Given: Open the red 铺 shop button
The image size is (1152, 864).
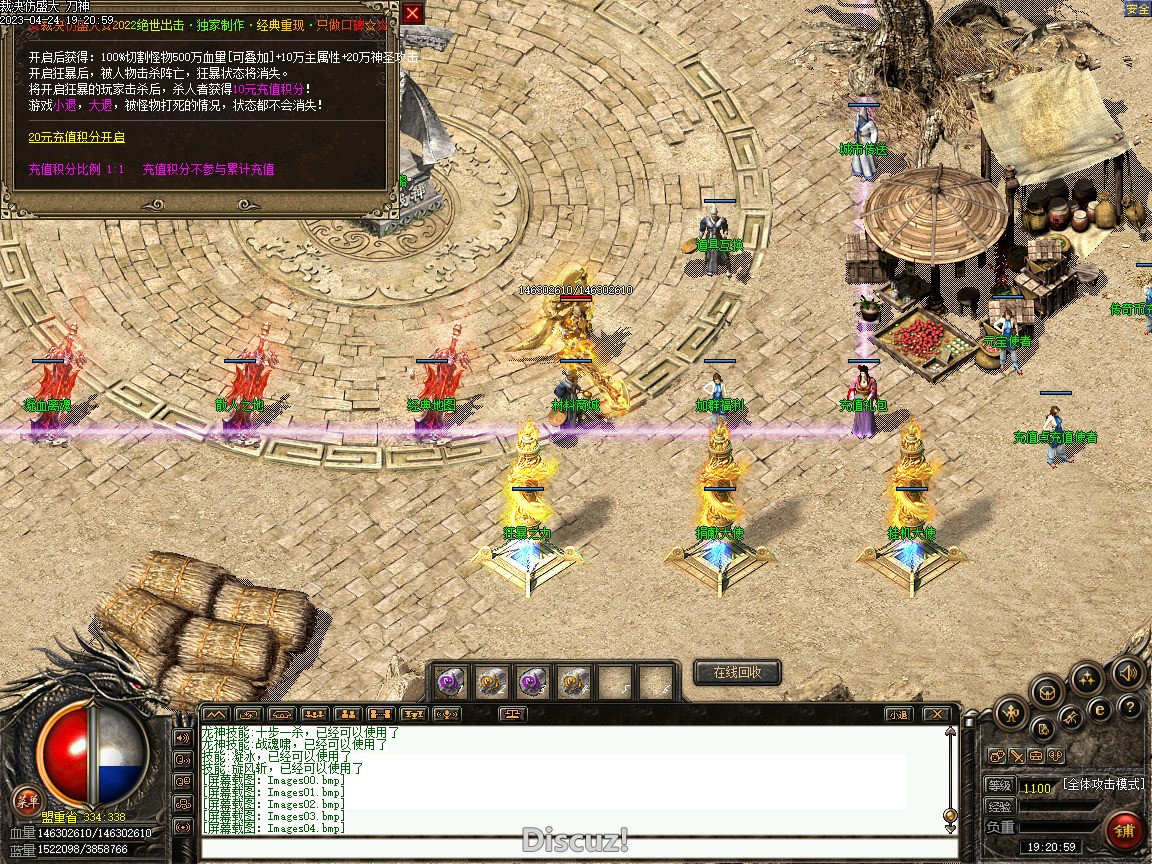Looking at the screenshot, I should click(1124, 831).
